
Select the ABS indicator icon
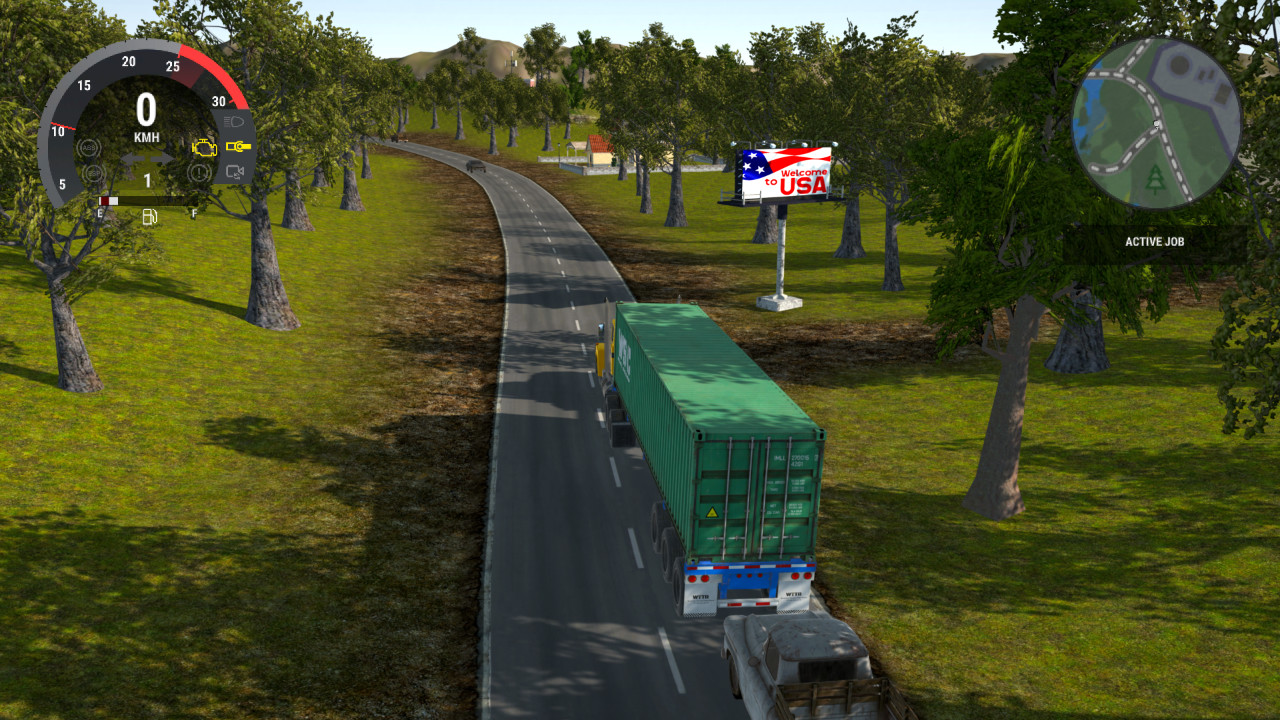[90, 147]
